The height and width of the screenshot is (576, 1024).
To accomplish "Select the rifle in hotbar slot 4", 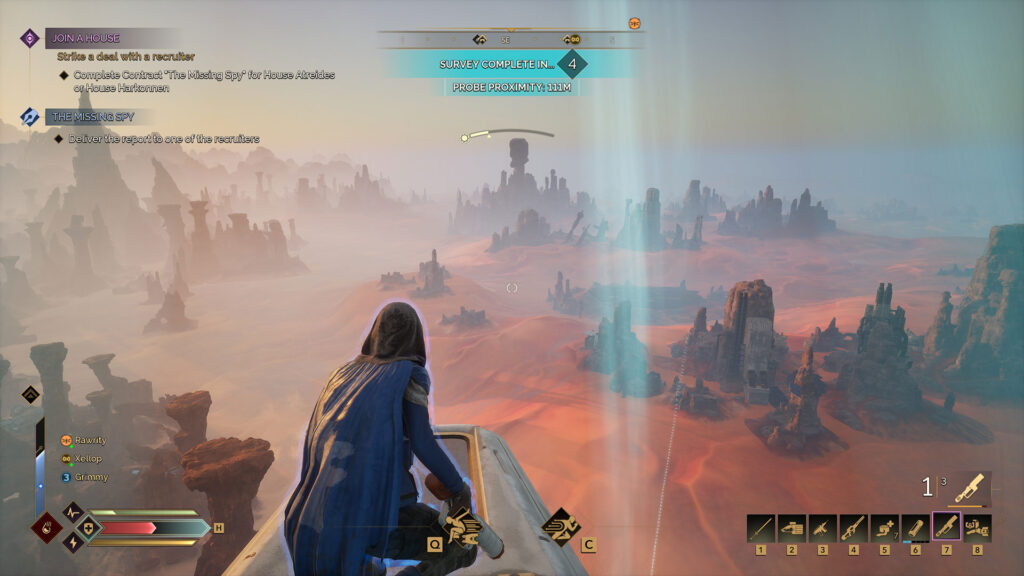I will (x=854, y=527).
